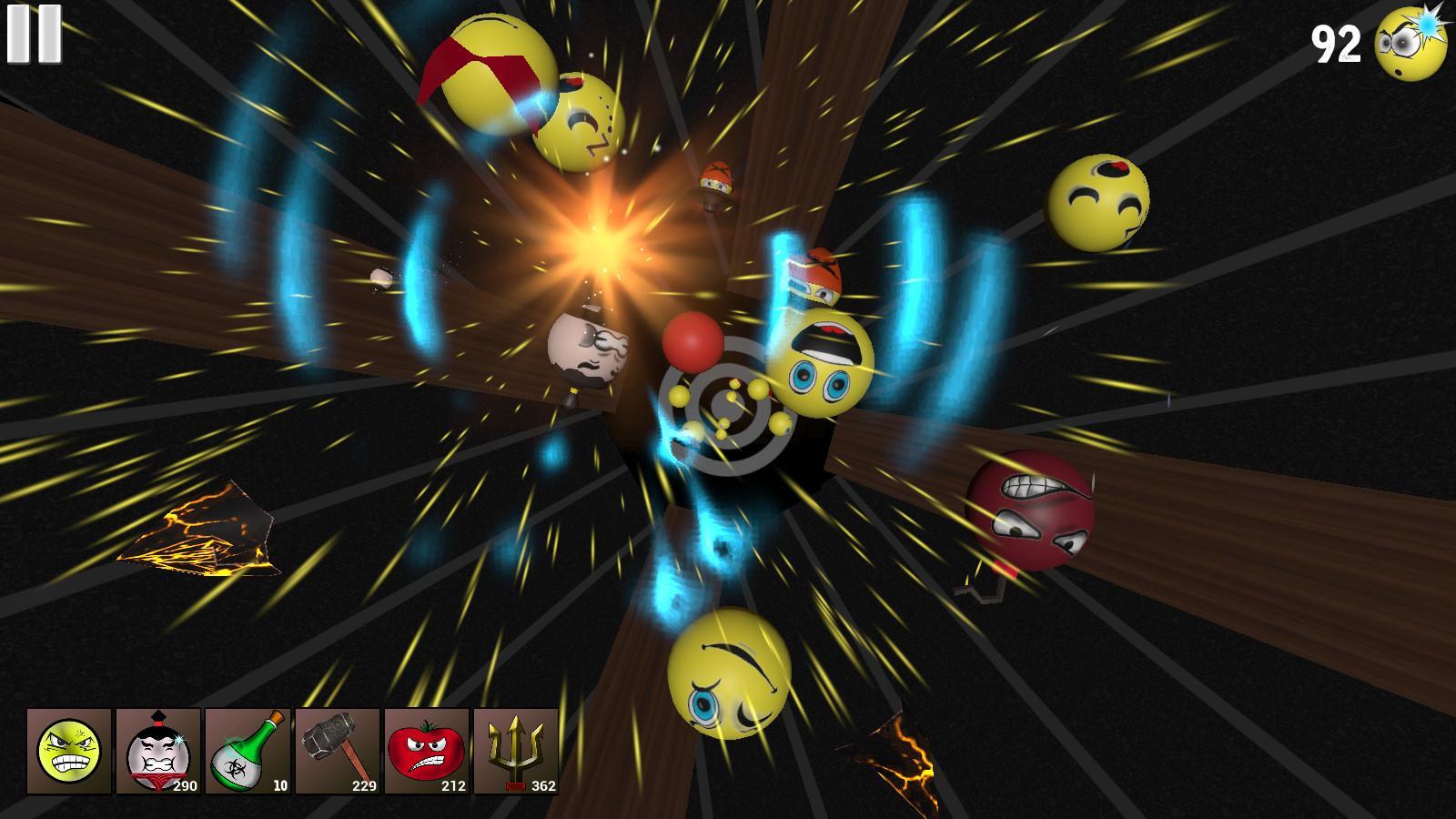Pick the green biohazard potion slot
The height and width of the screenshot is (819, 1456).
[248, 751]
